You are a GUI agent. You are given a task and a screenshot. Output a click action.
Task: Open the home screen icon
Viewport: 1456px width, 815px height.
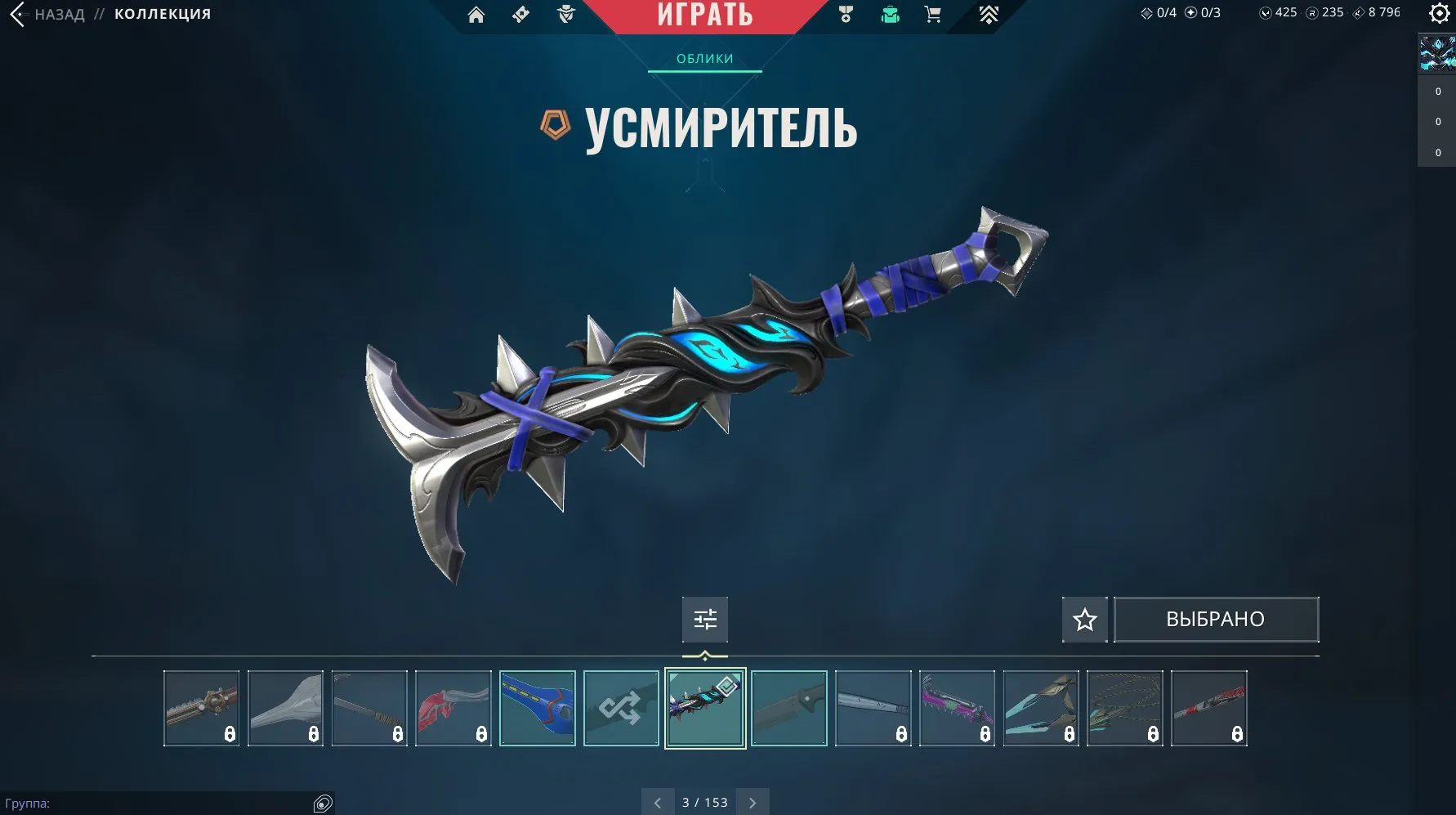[478, 14]
